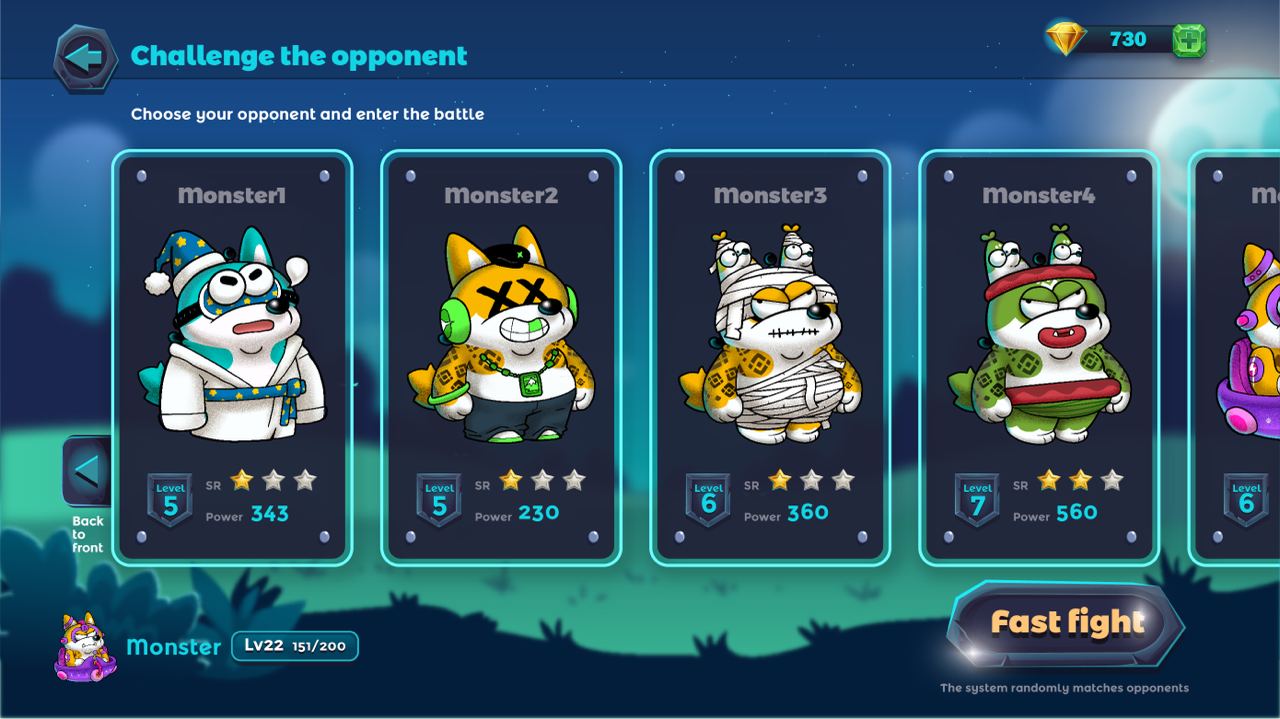Click the Back to front arrow
The image size is (1280, 719).
(88, 471)
